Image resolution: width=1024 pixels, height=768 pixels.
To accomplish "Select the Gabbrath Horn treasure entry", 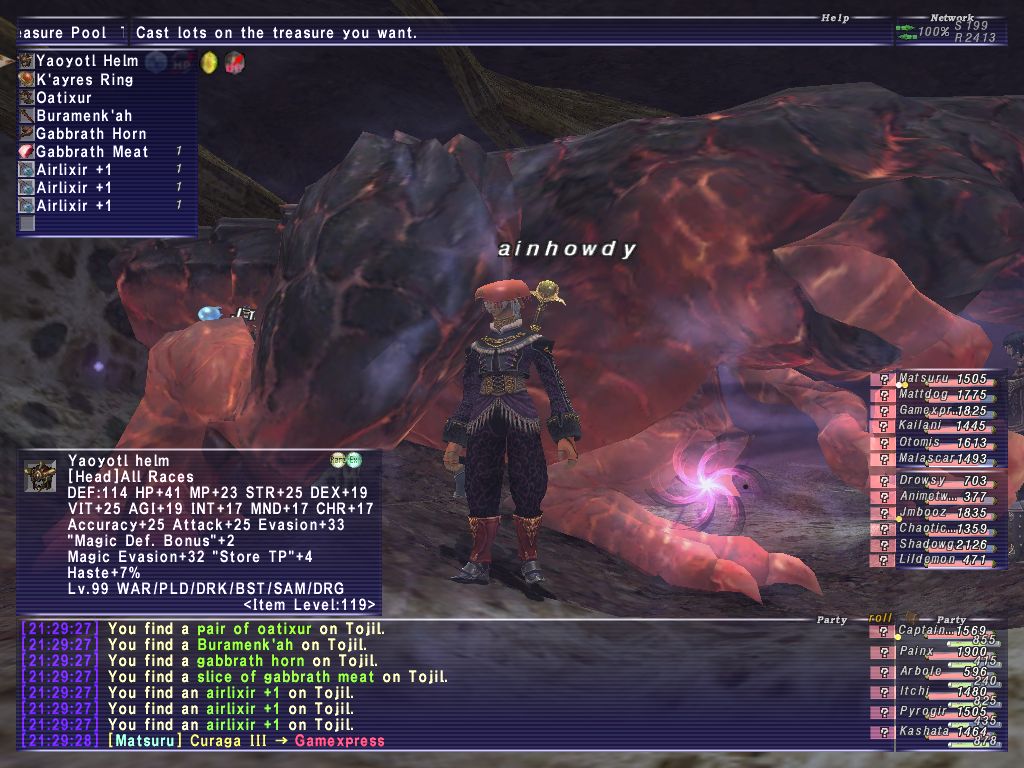I will (x=91, y=134).
